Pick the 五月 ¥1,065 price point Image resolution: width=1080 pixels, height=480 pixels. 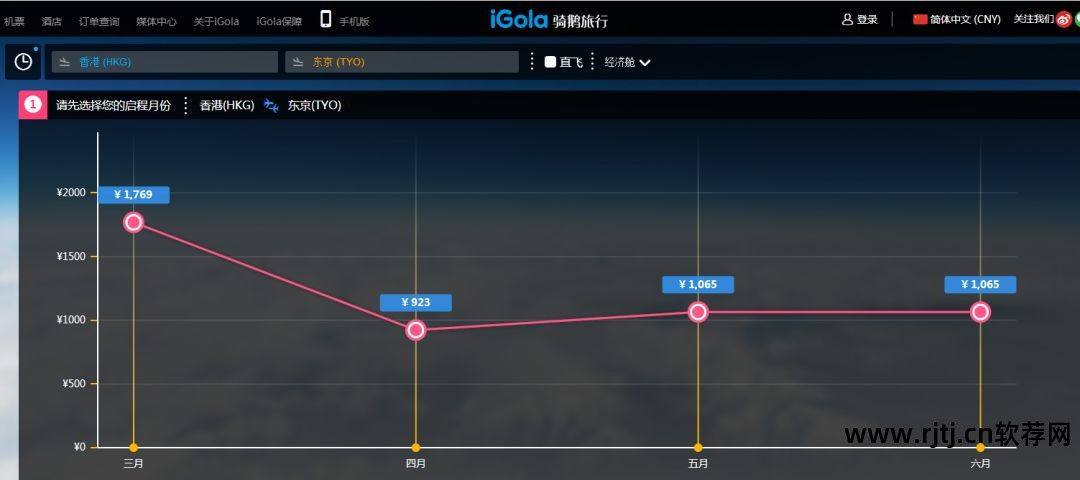(698, 312)
